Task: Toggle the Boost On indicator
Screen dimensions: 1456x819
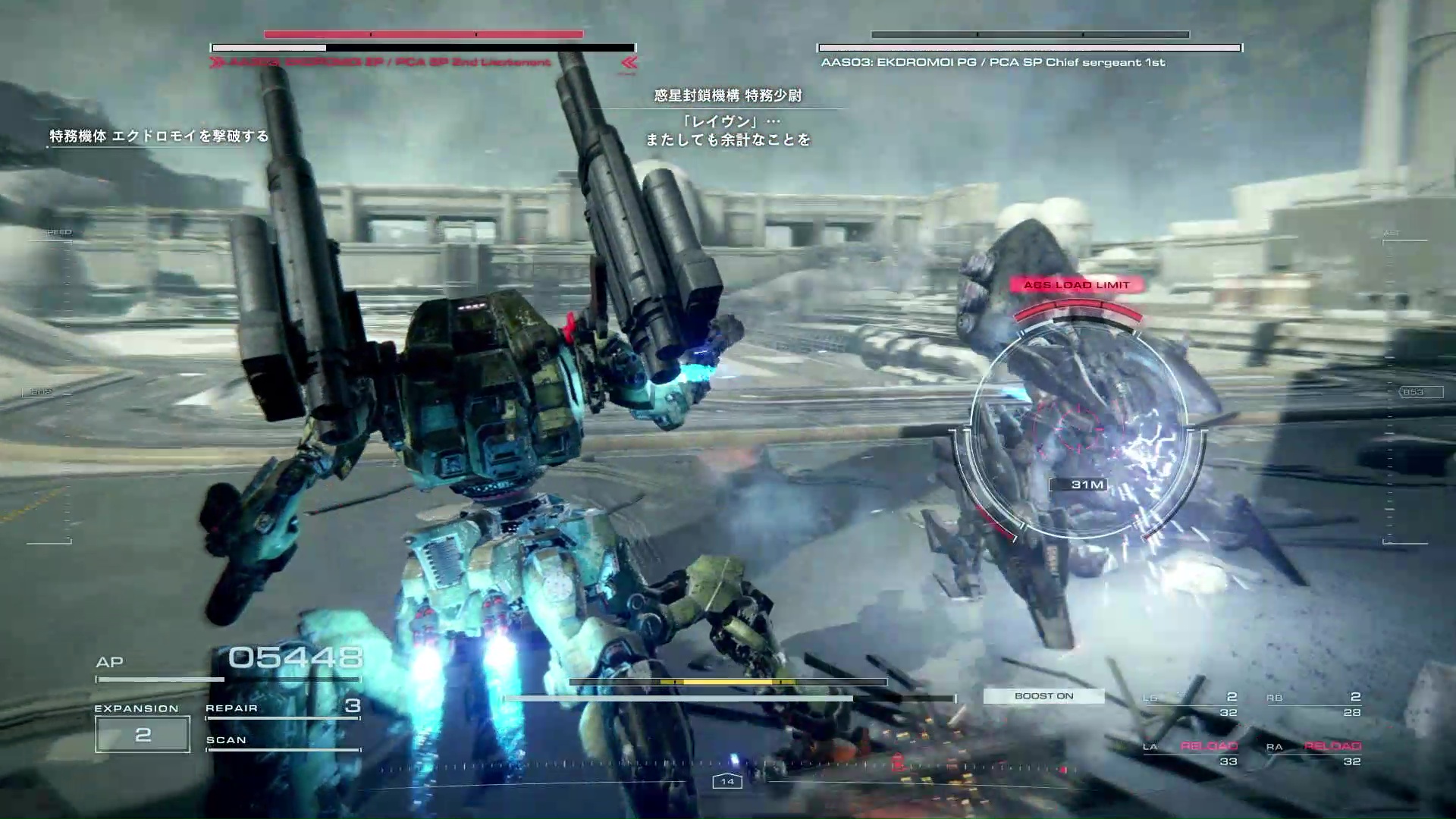Action: (x=1043, y=696)
